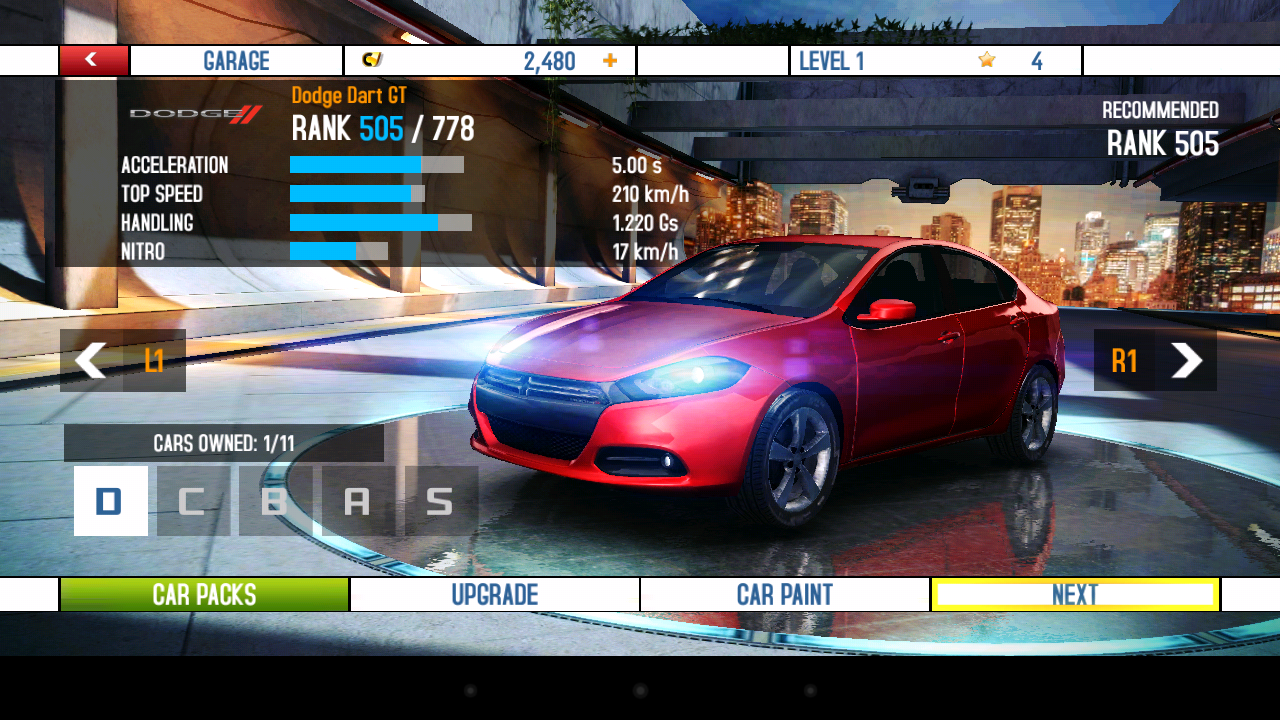
Task: Add credits with the orange plus button
Action: [610, 61]
